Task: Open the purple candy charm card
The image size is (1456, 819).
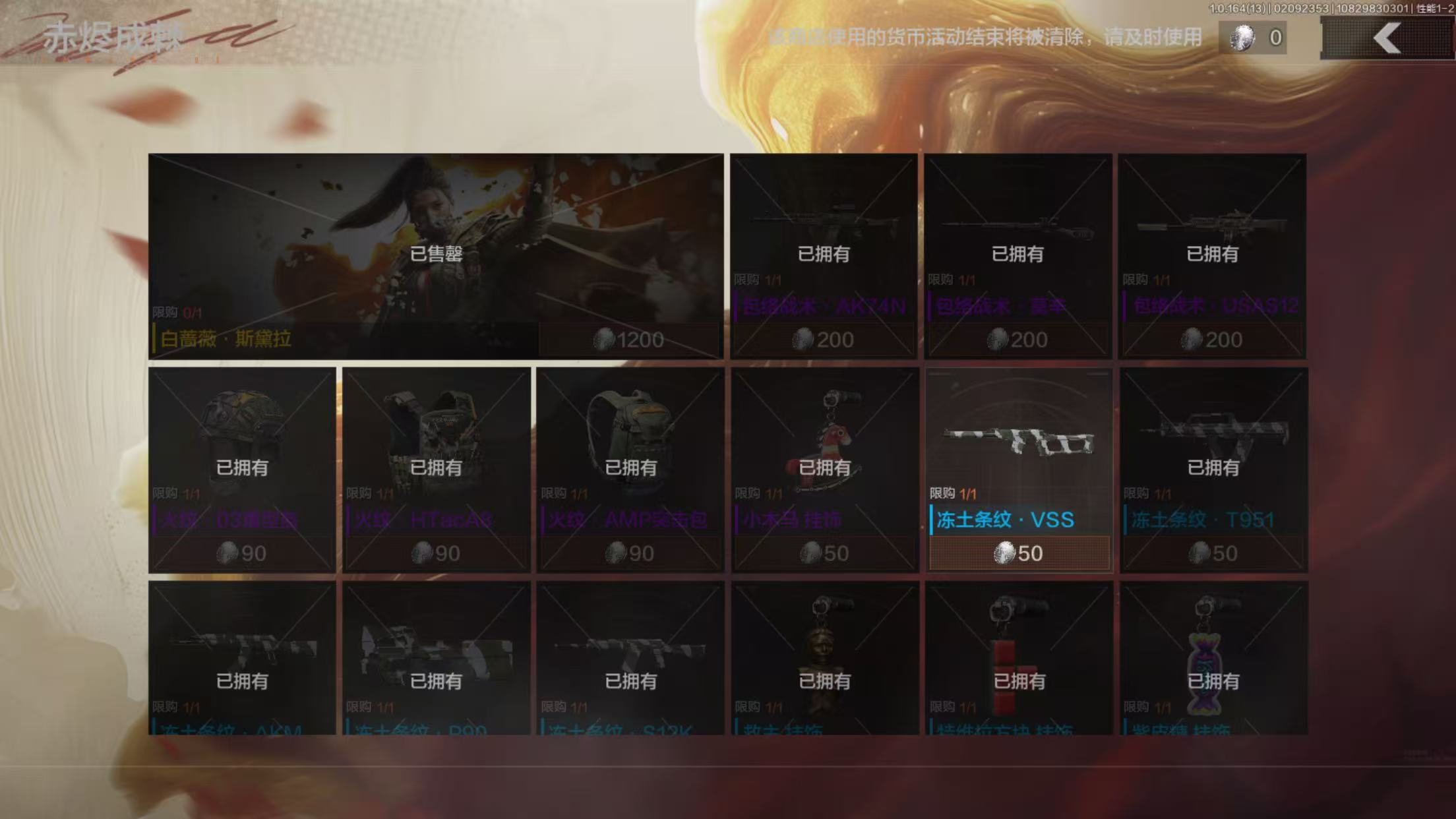Action: coord(1213,658)
